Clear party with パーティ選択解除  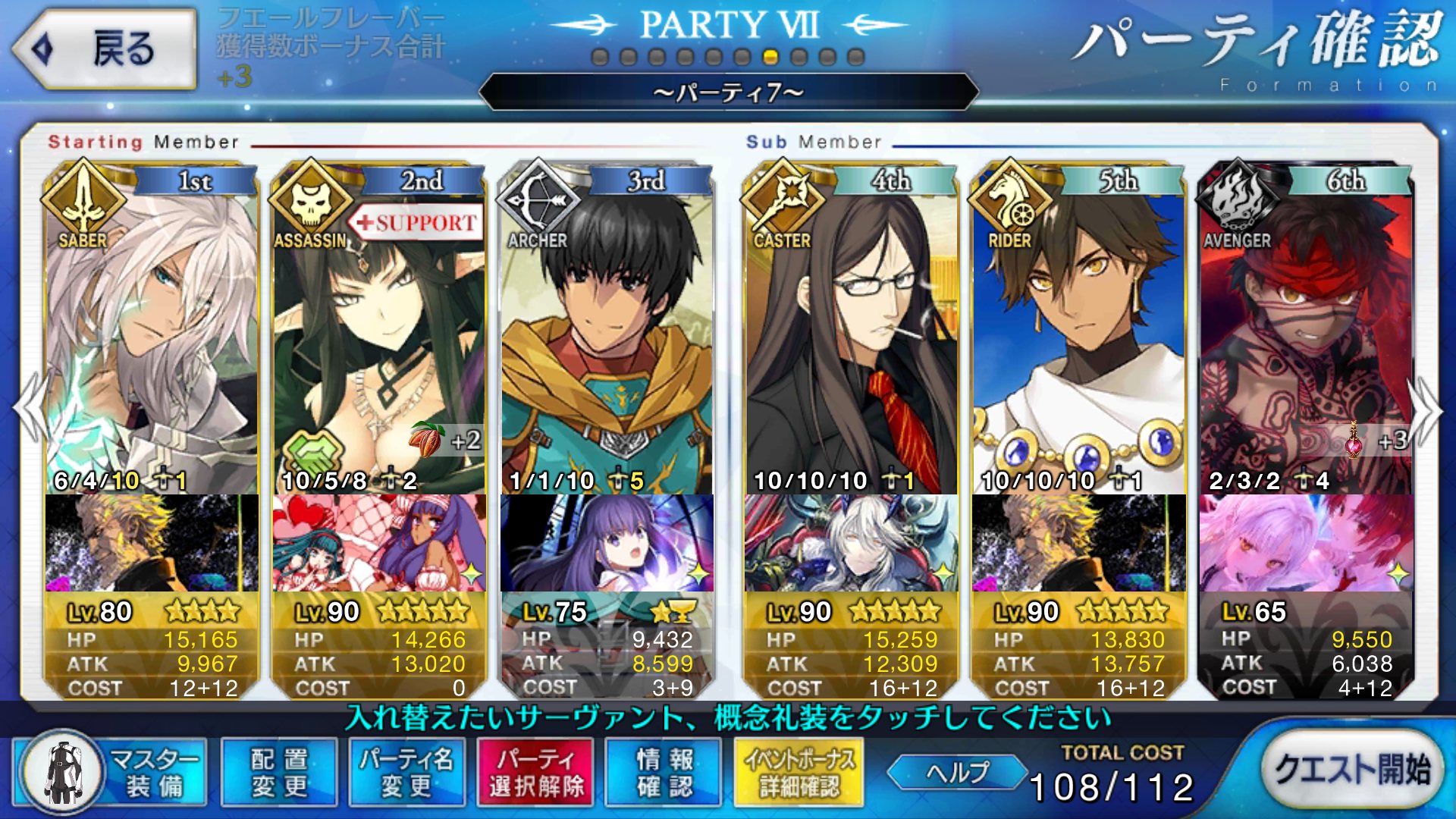(536, 772)
